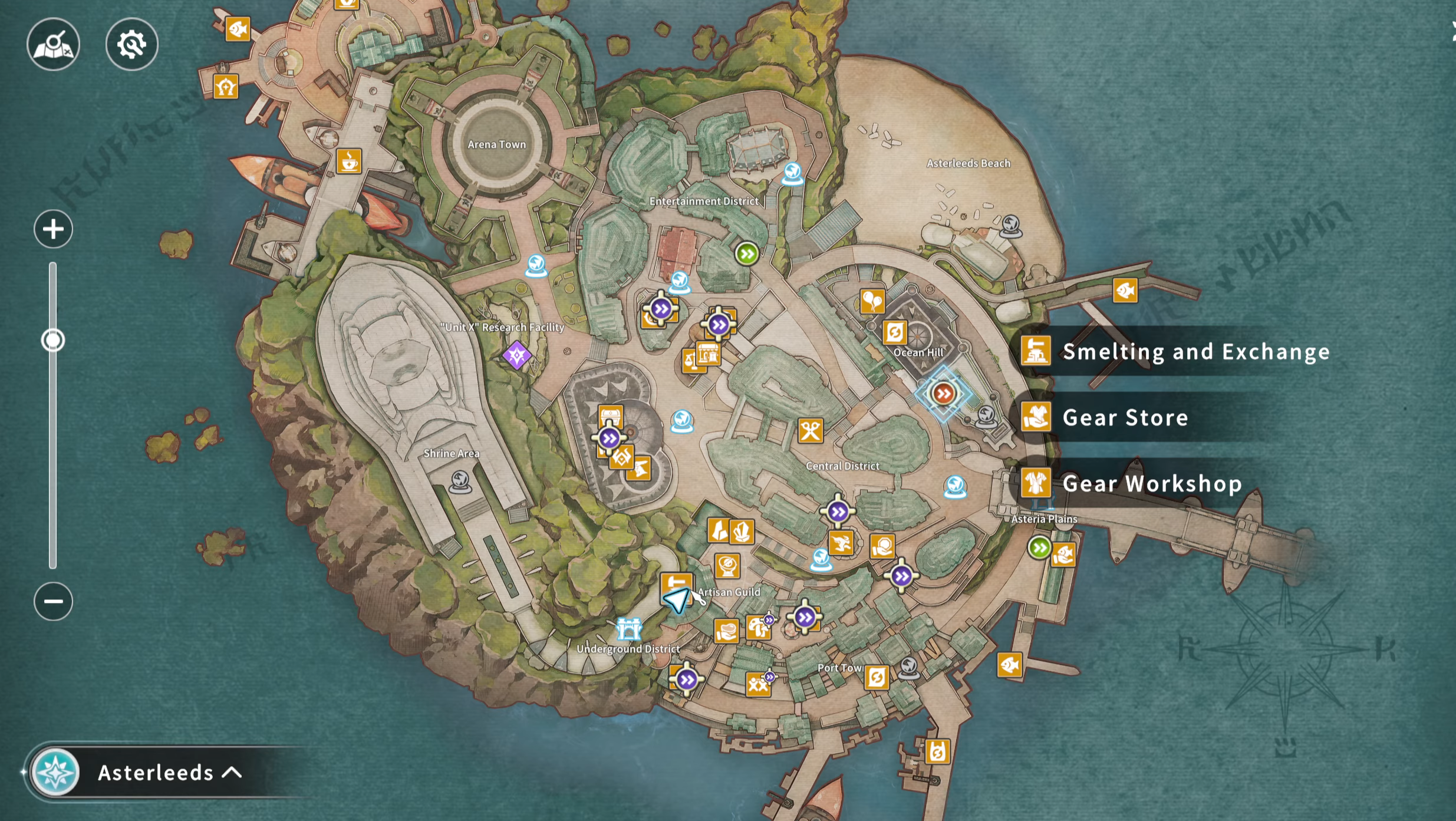Zoom in with the plus button
Viewport: 1456px width, 821px height.
click(53, 229)
